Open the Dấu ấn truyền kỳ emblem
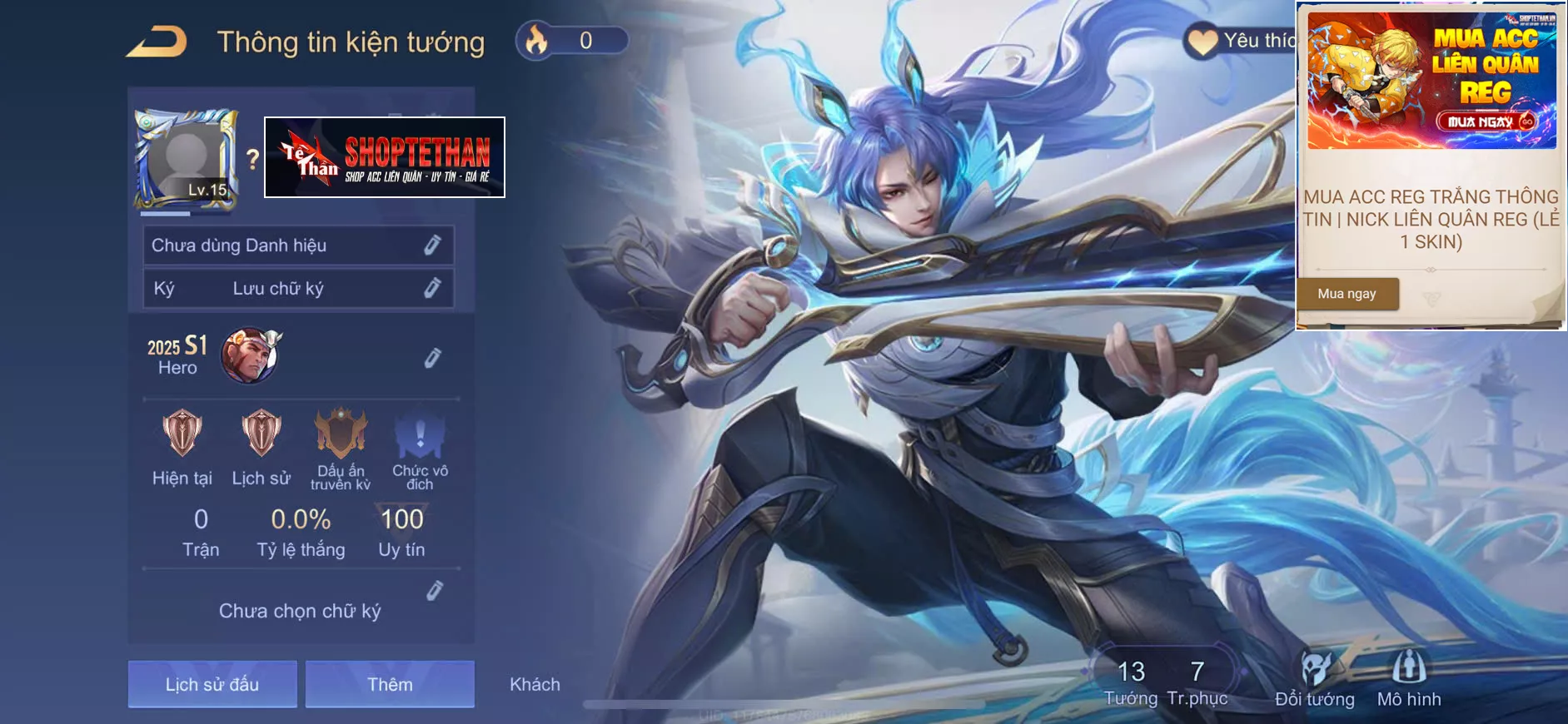Screen dimensions: 1568x724 pyautogui.click(x=341, y=433)
